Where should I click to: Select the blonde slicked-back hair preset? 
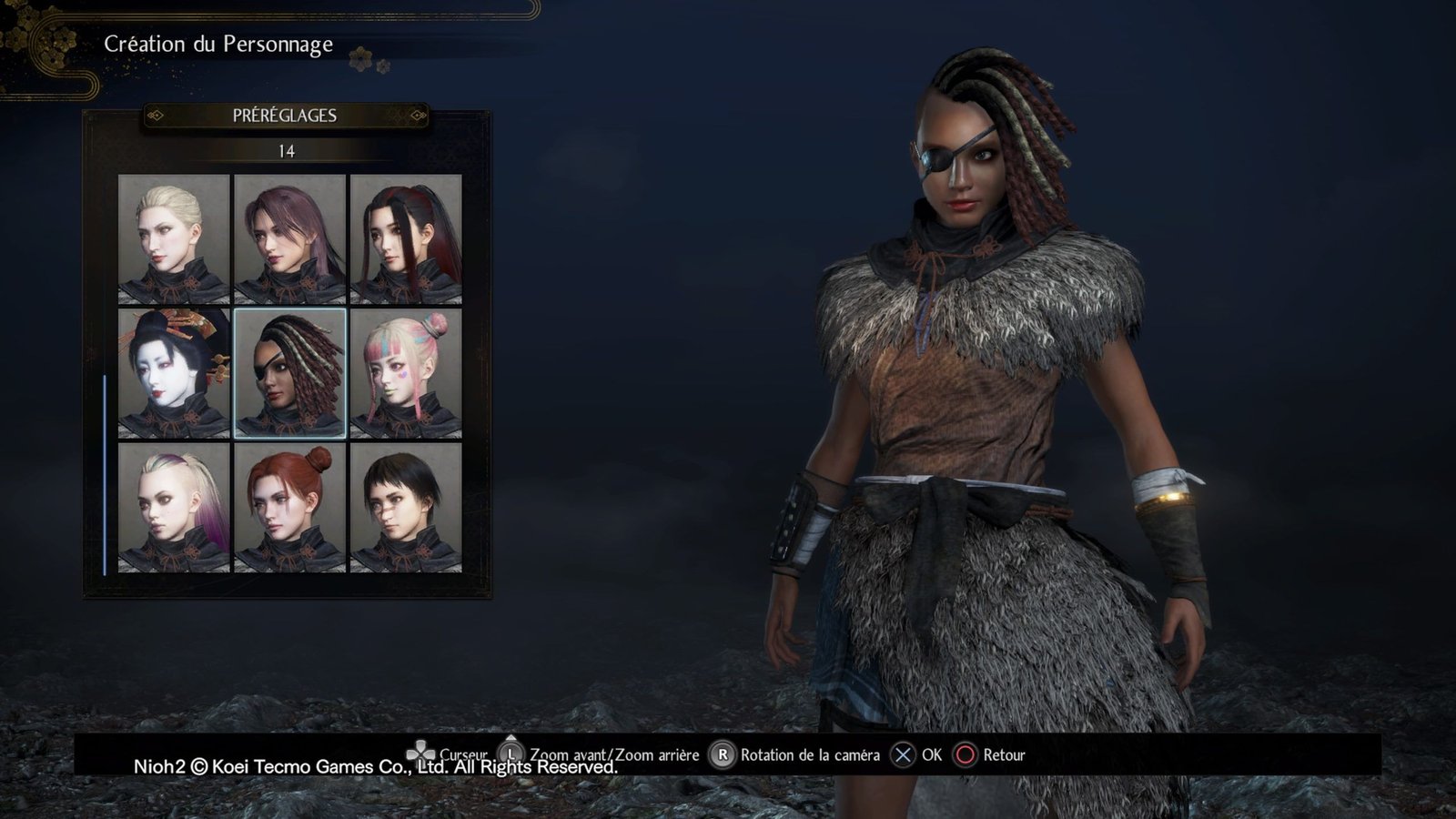point(174,238)
